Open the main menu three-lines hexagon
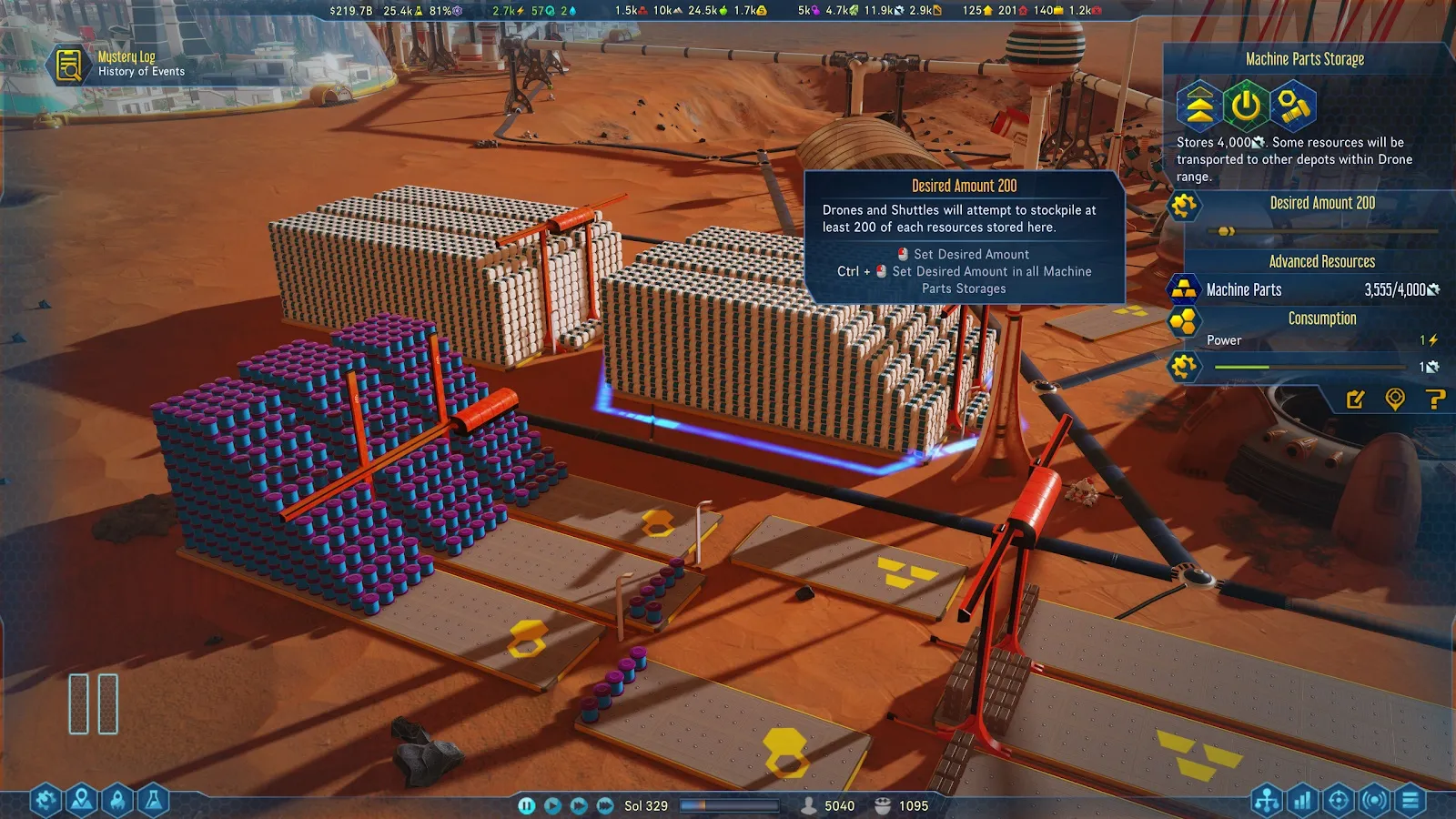The height and width of the screenshot is (819, 1456). (1411, 800)
